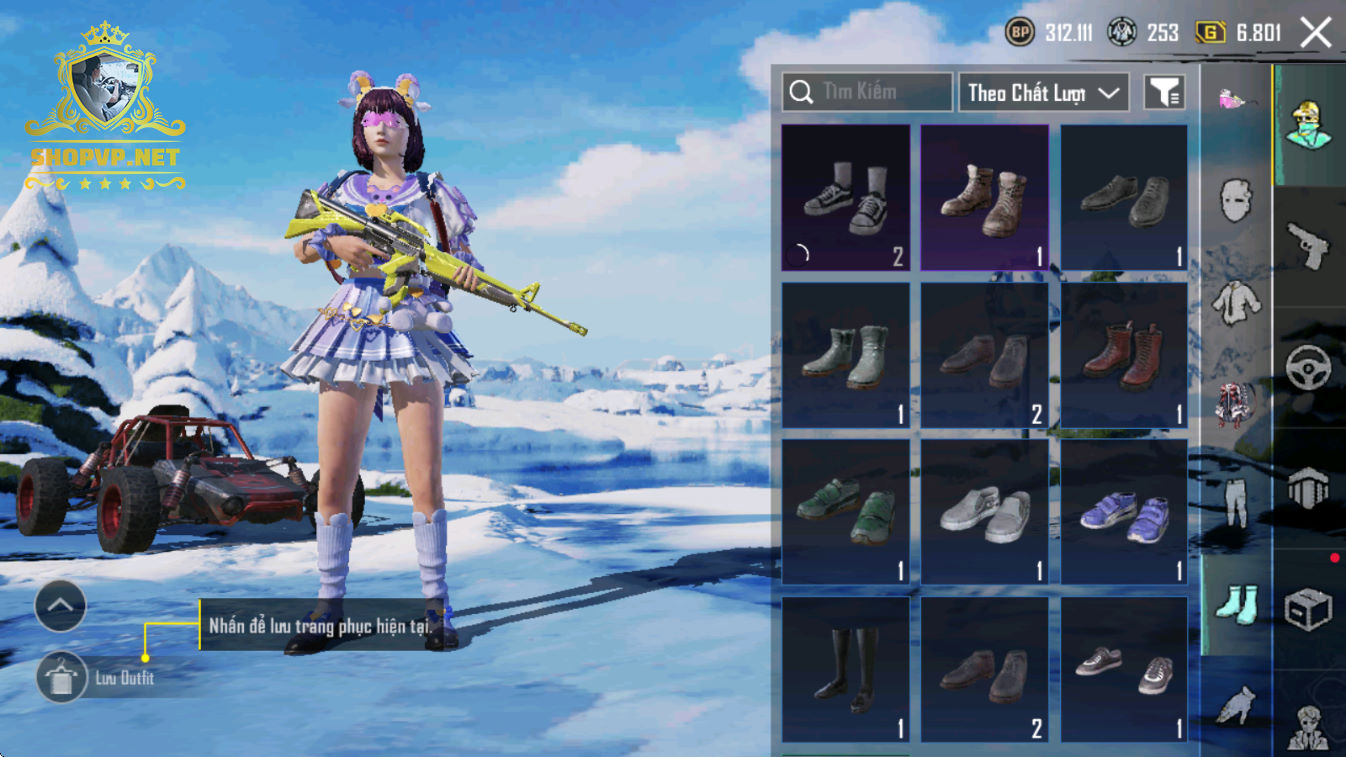Click the Tìm Kiếm search field
Image resolution: width=1346 pixels, height=757 pixels.
(867, 92)
